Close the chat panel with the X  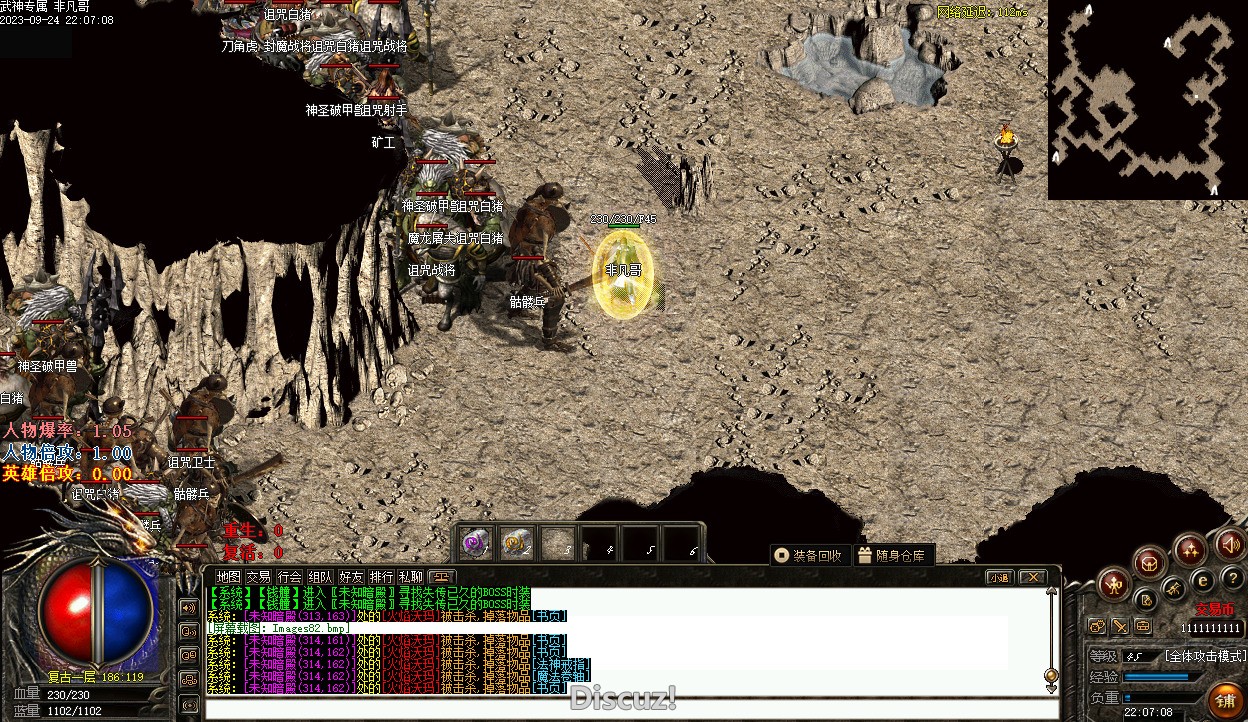coord(1031,577)
